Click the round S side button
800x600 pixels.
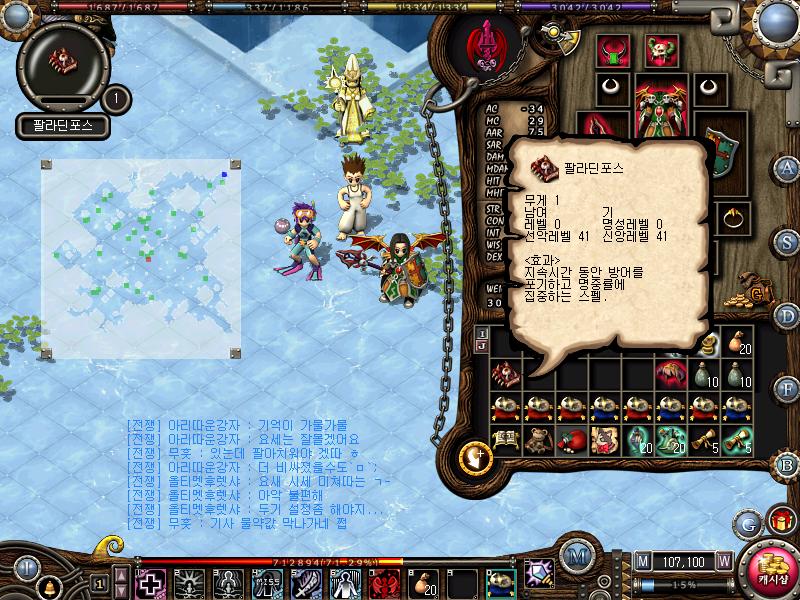(x=787, y=241)
